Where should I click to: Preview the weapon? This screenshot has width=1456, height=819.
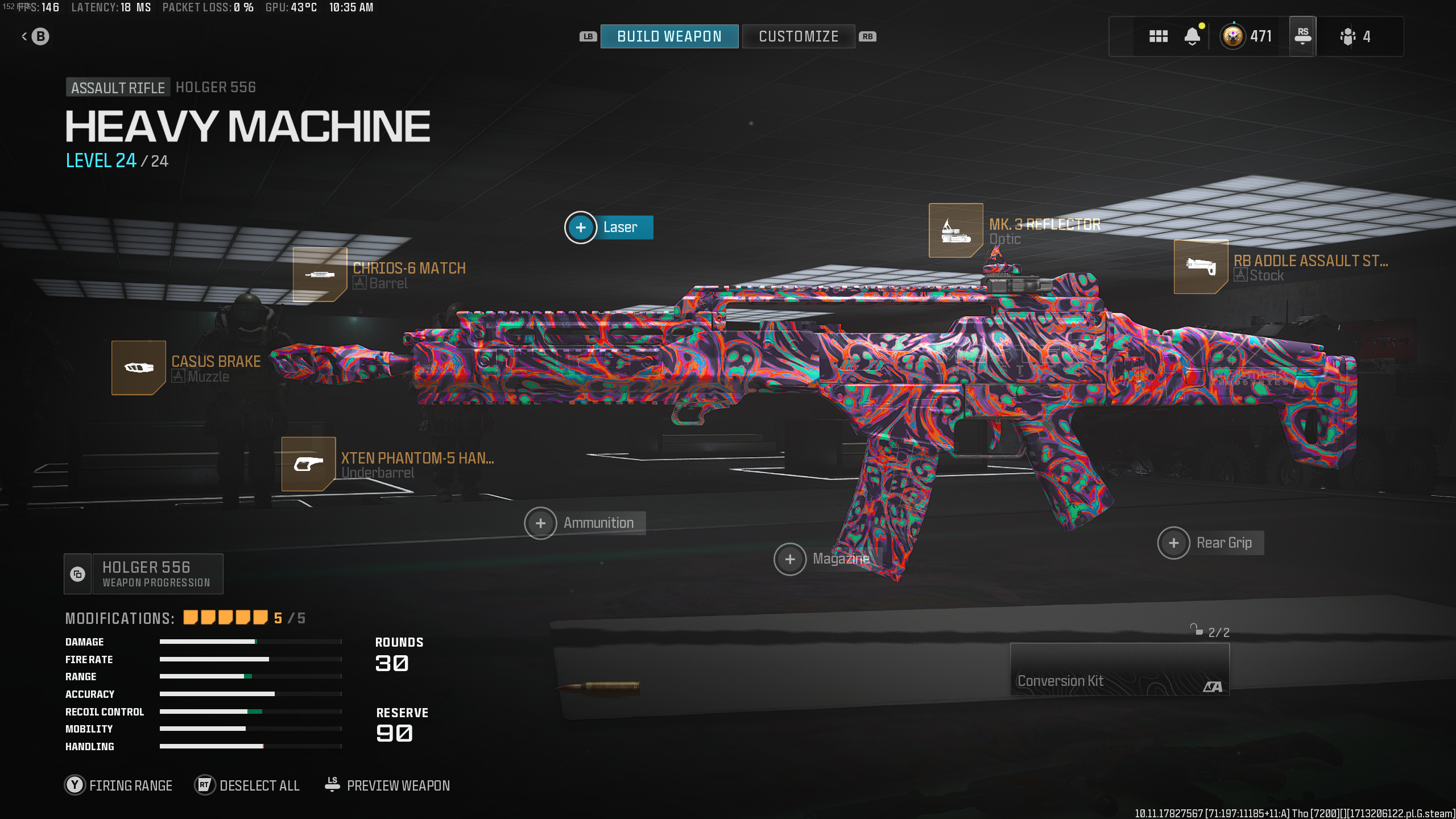tap(388, 785)
